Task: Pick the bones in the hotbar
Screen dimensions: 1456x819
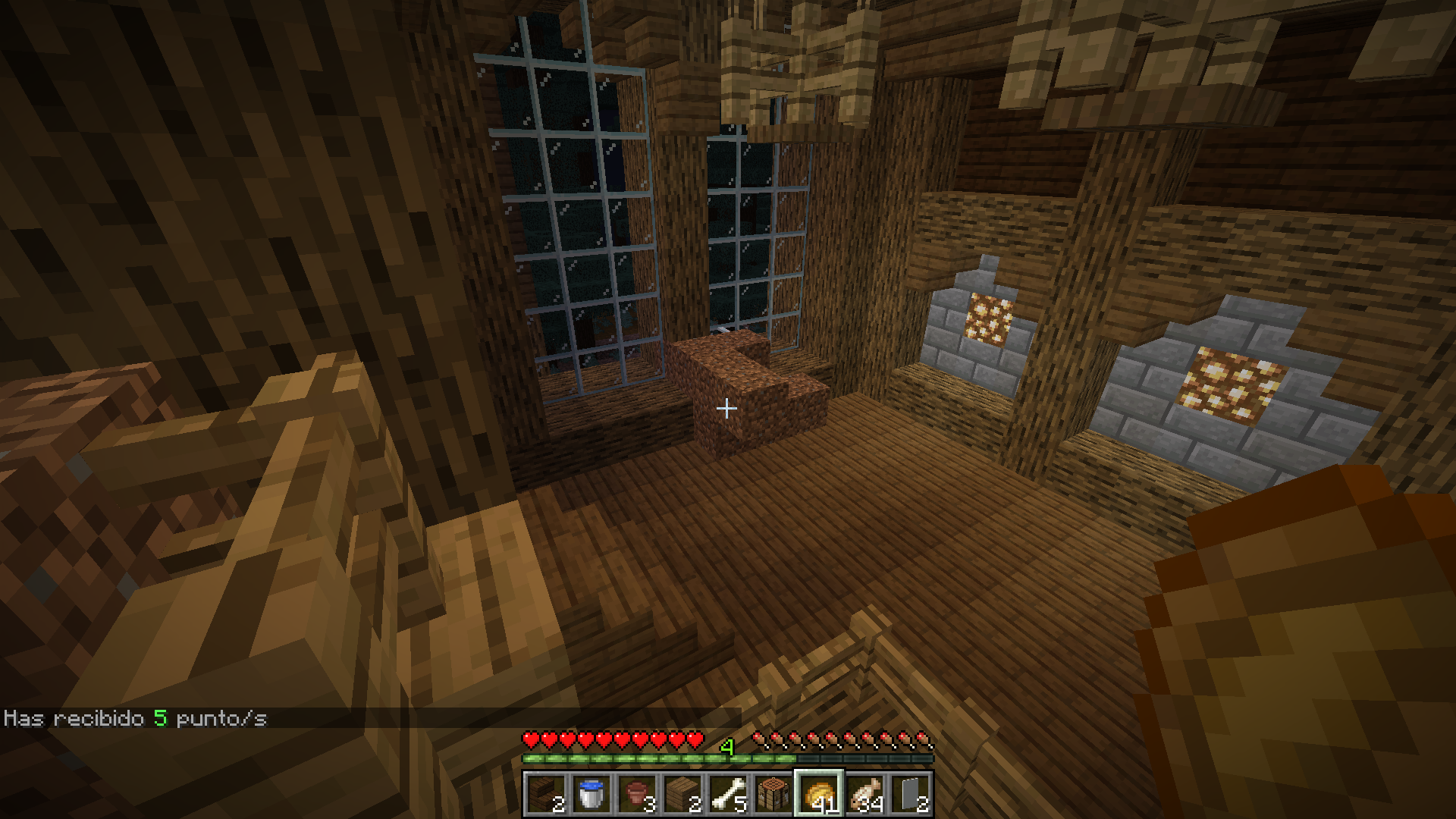Action: (728, 794)
